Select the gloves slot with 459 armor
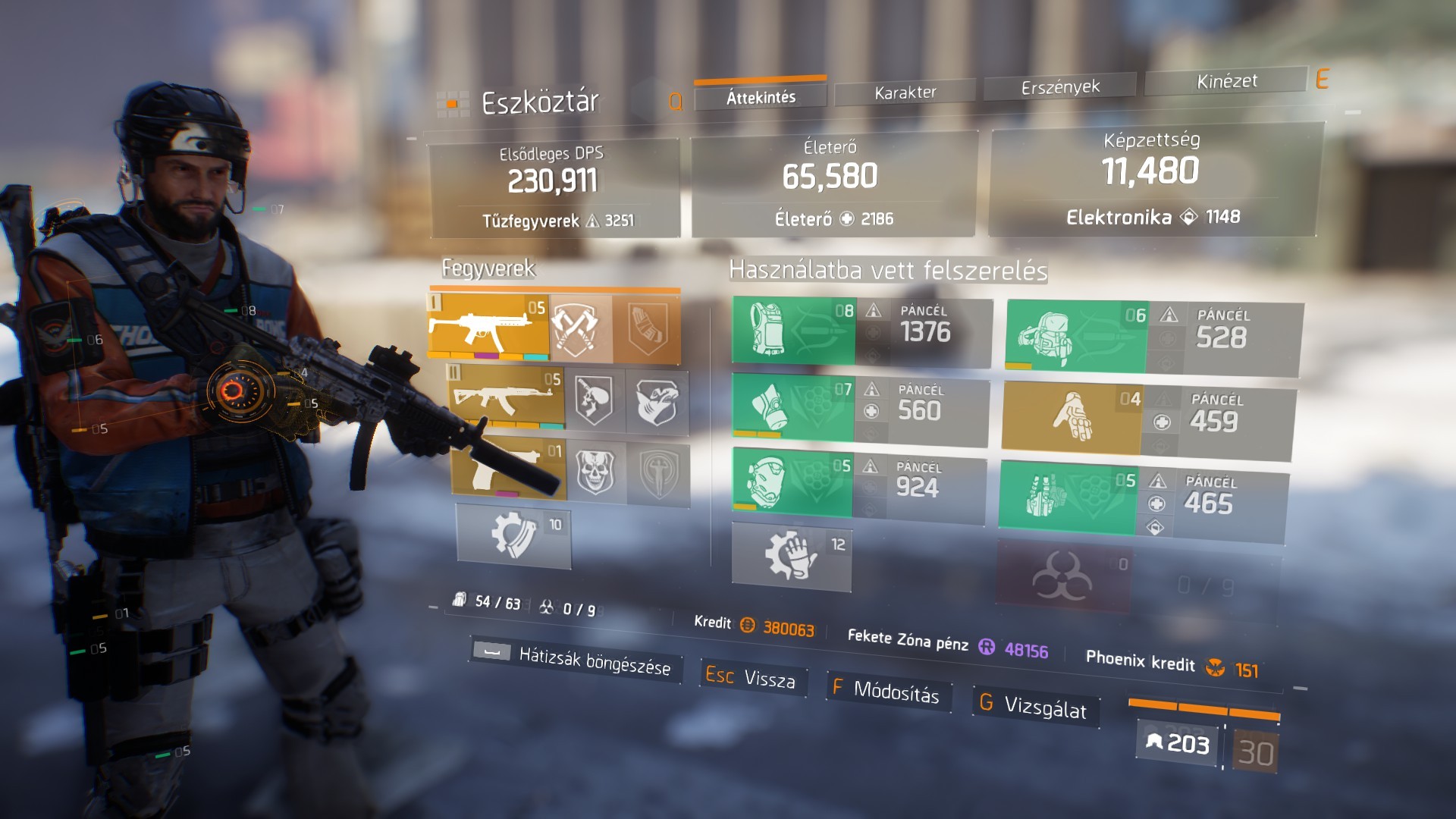The height and width of the screenshot is (819, 1456). coord(1072,417)
